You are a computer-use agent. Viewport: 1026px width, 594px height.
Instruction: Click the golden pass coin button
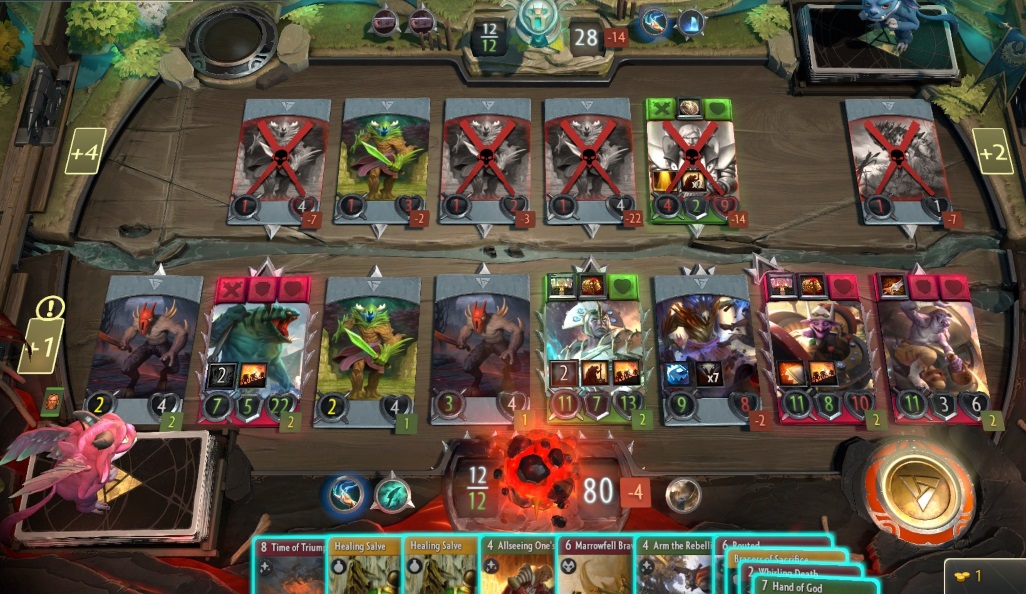(x=916, y=491)
